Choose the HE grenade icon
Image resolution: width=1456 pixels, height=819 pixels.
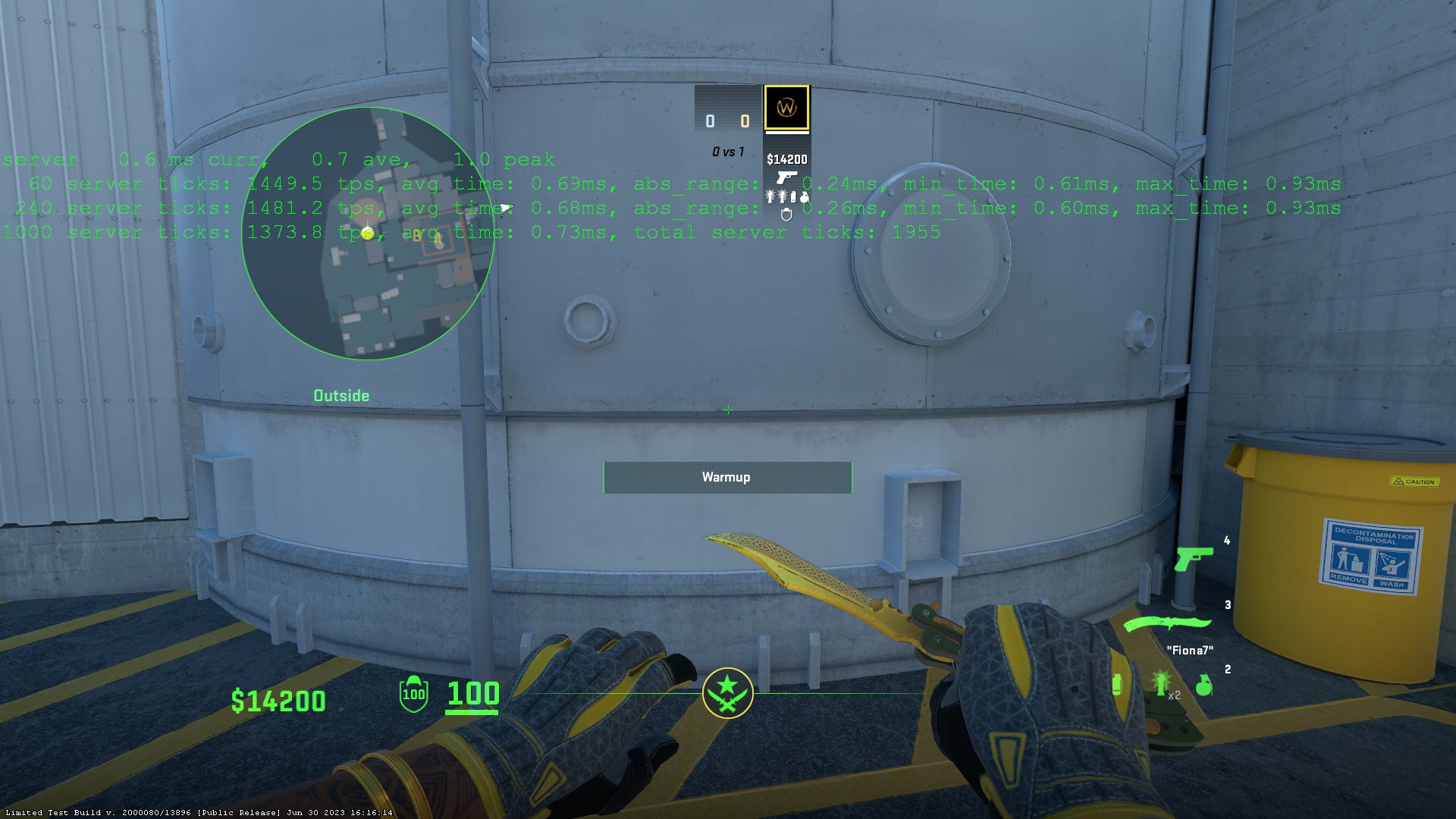tap(1203, 686)
